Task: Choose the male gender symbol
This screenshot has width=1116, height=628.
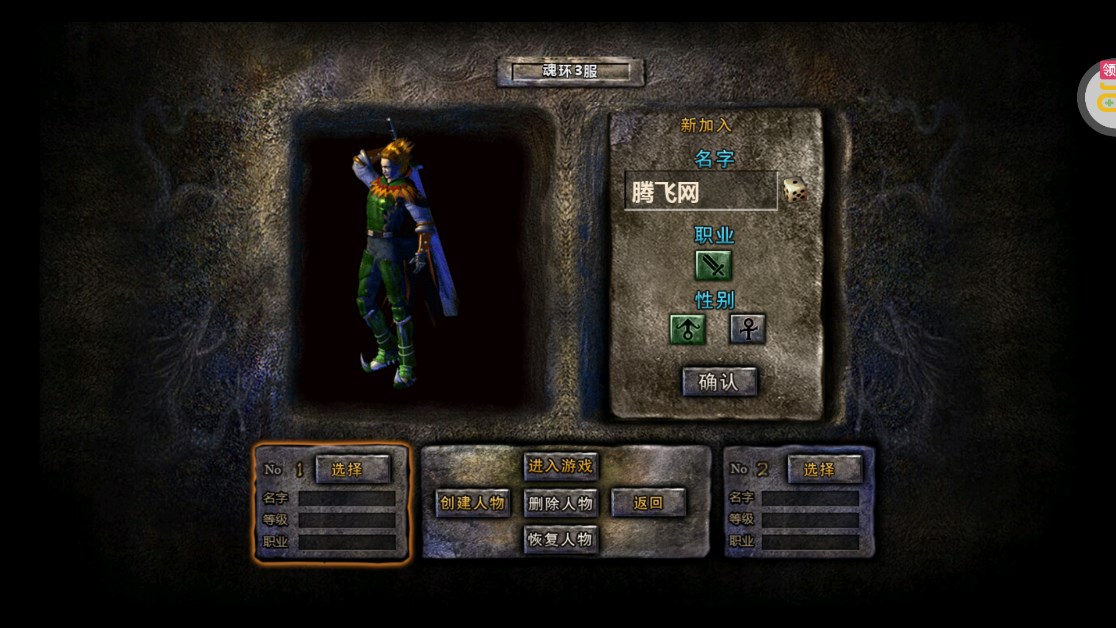Action: [688, 328]
